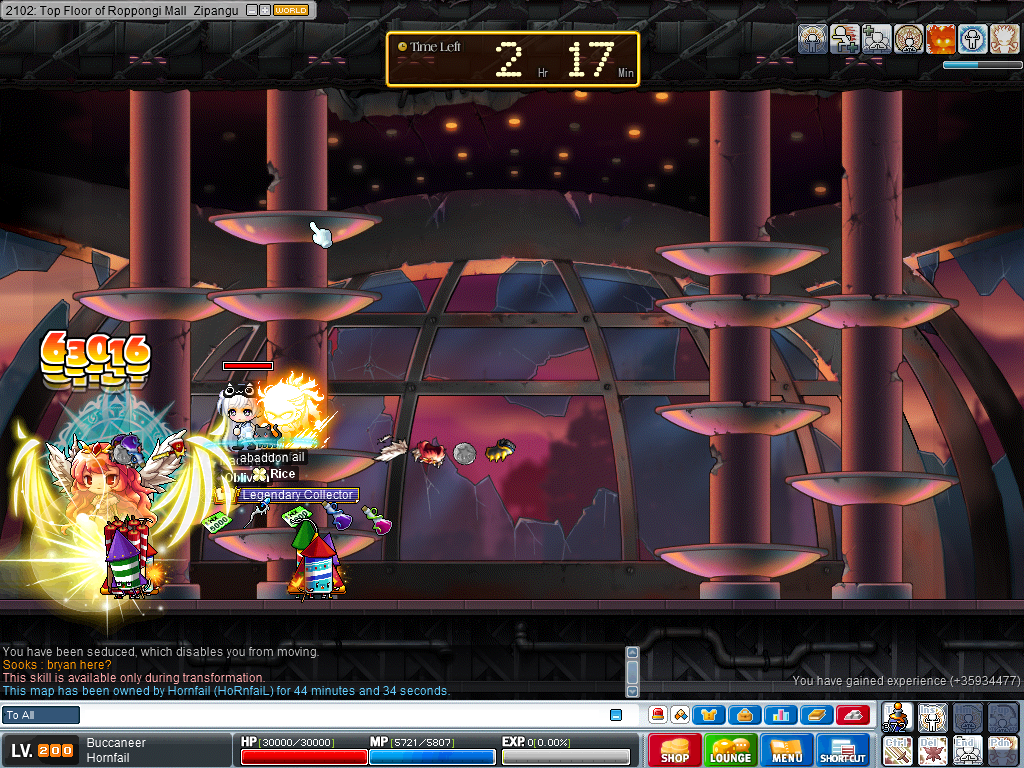Open the stats bar-chart icon button
The image size is (1024, 768).
click(780, 715)
